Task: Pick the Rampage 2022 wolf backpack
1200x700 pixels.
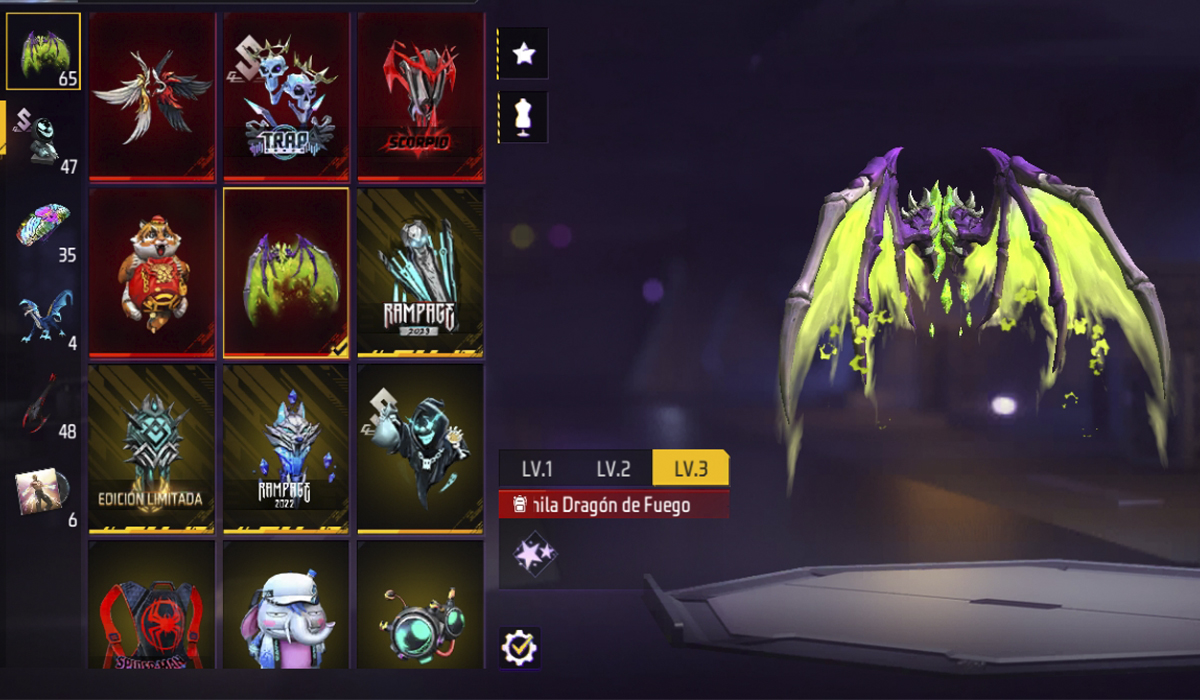Action: [286, 448]
